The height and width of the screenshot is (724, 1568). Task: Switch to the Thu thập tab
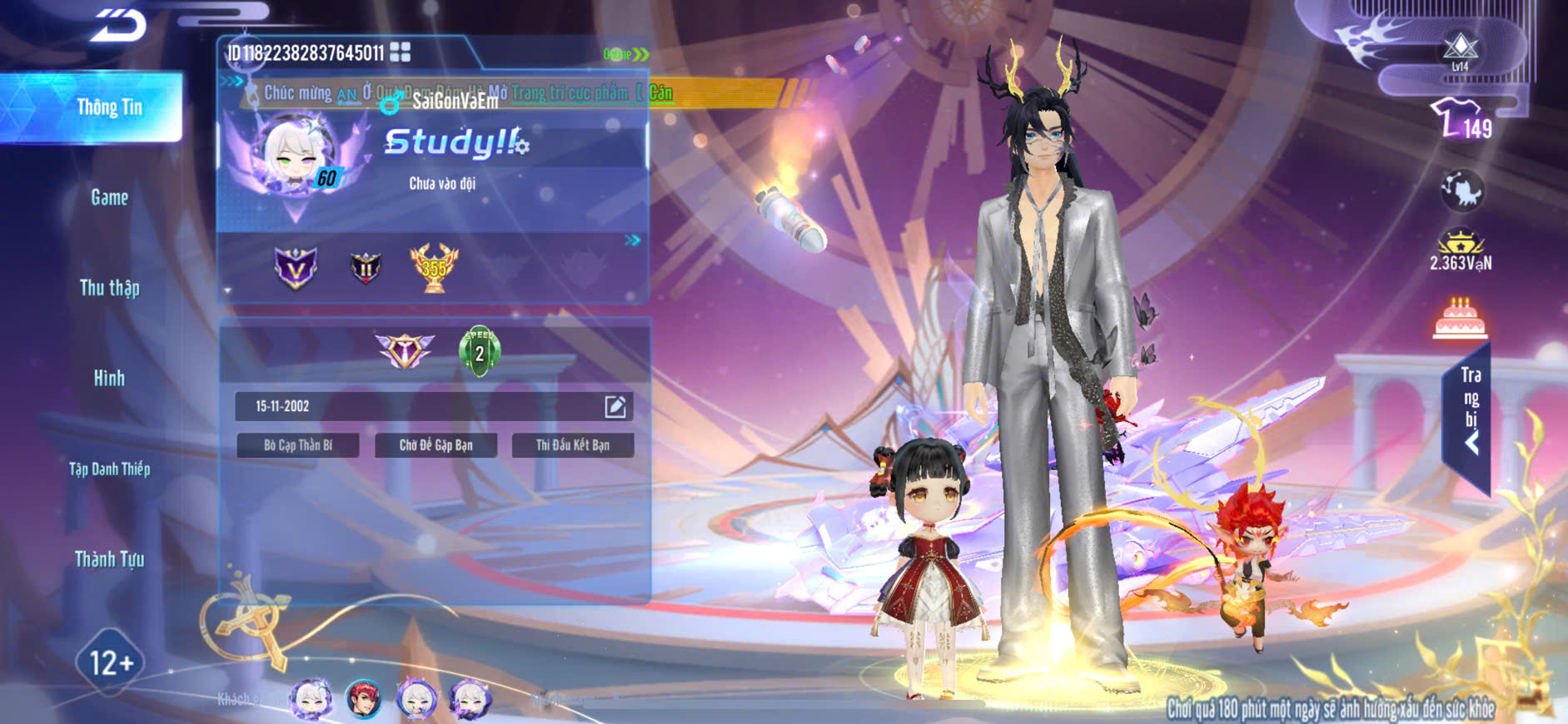point(109,288)
